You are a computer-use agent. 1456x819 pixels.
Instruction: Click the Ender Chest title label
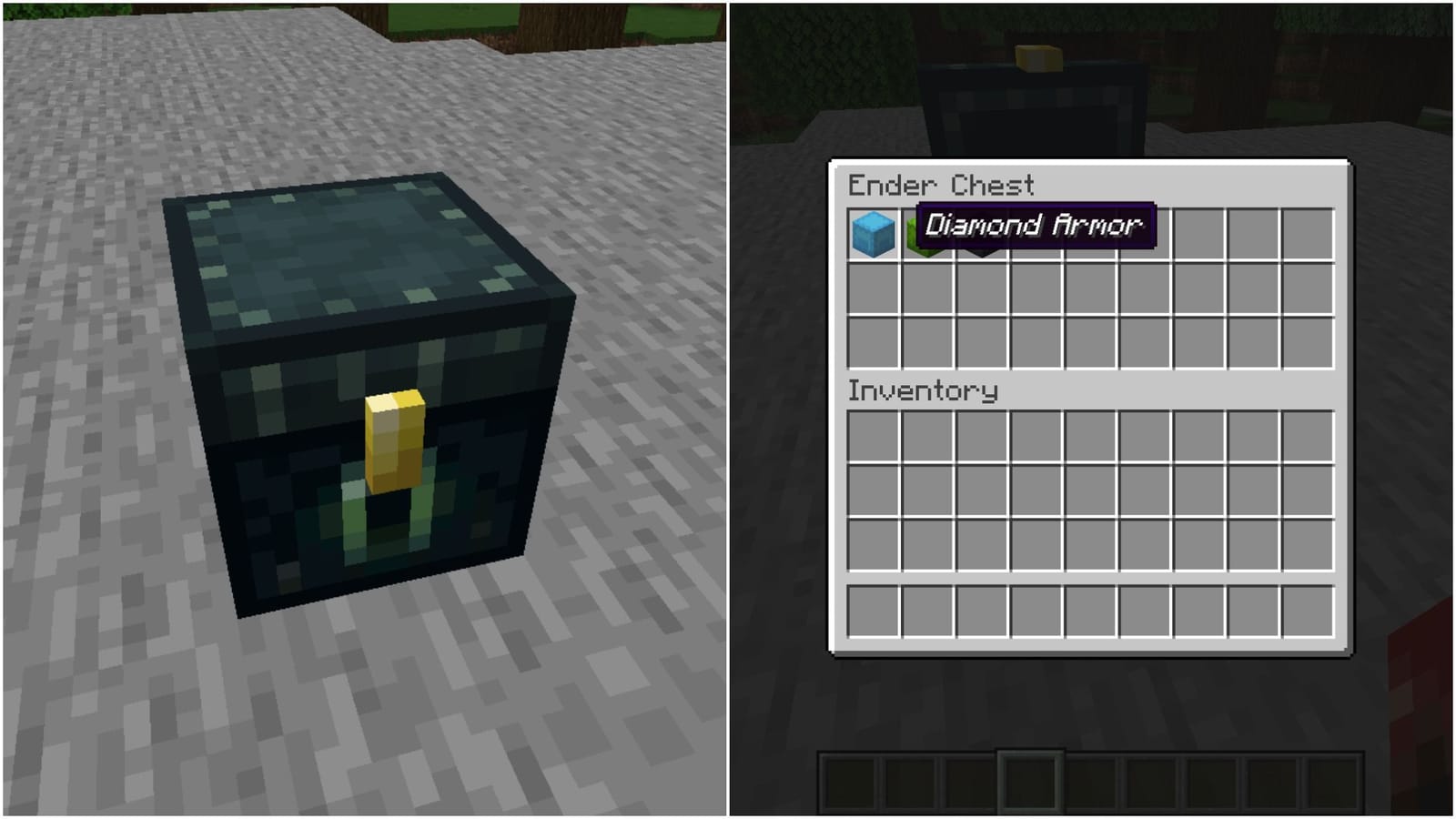[942, 186]
